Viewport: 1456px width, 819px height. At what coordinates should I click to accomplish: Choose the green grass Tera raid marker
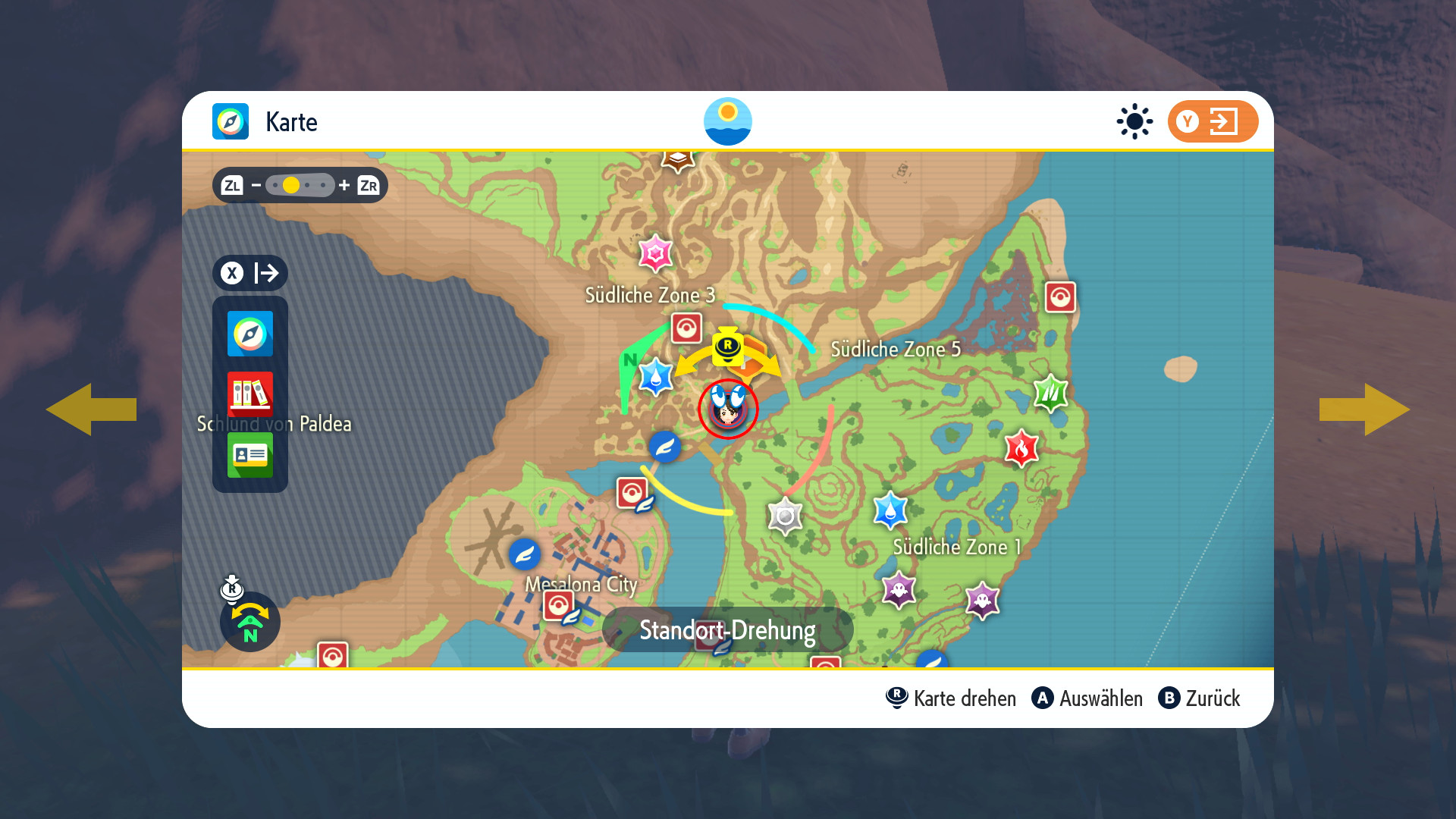[x=1050, y=392]
